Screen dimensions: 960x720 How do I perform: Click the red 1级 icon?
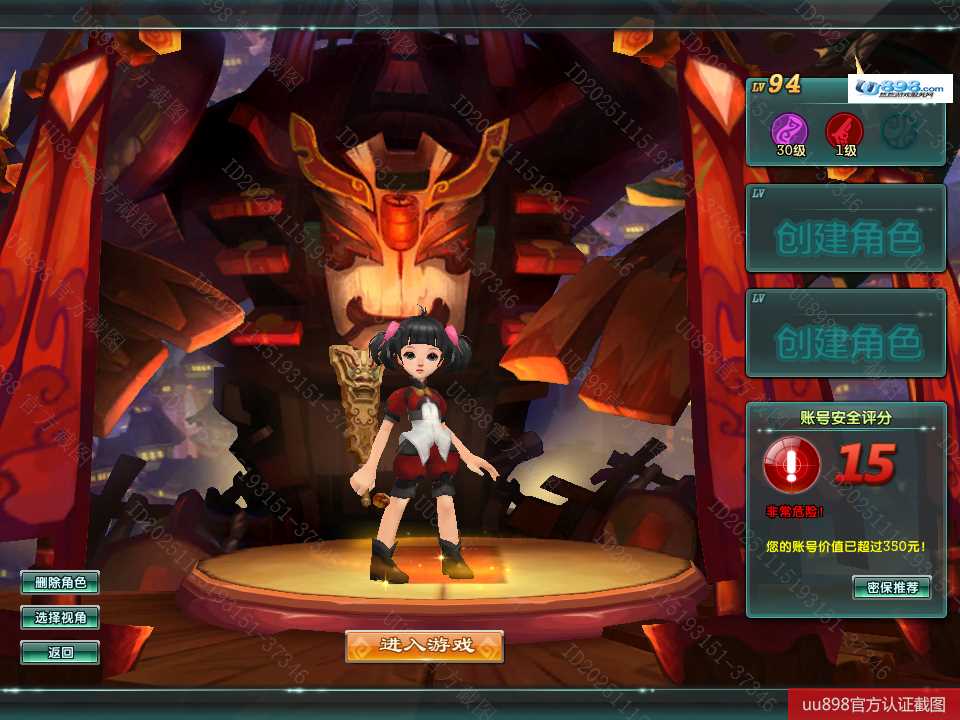click(843, 130)
